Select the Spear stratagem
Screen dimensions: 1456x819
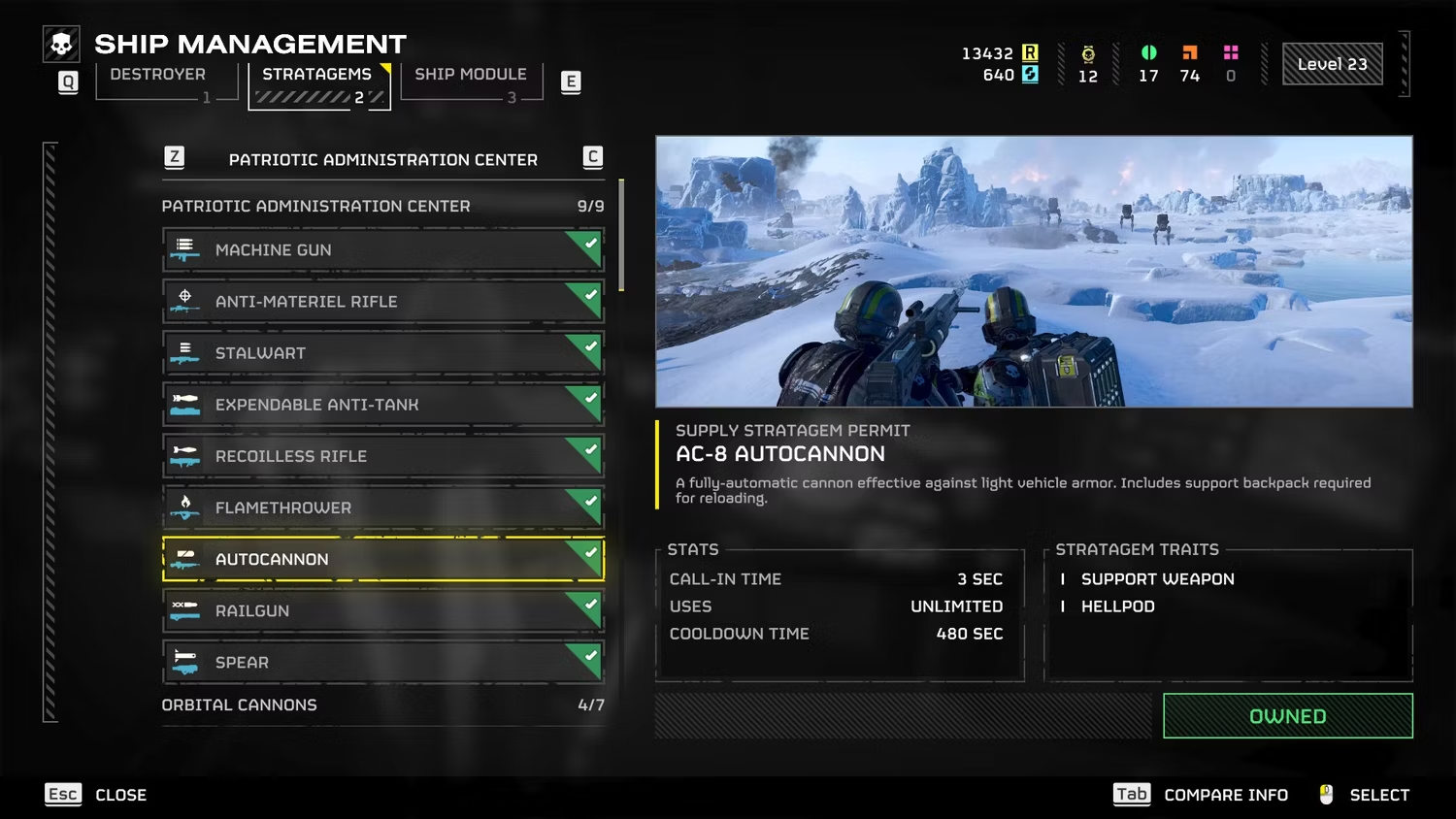[x=383, y=662]
